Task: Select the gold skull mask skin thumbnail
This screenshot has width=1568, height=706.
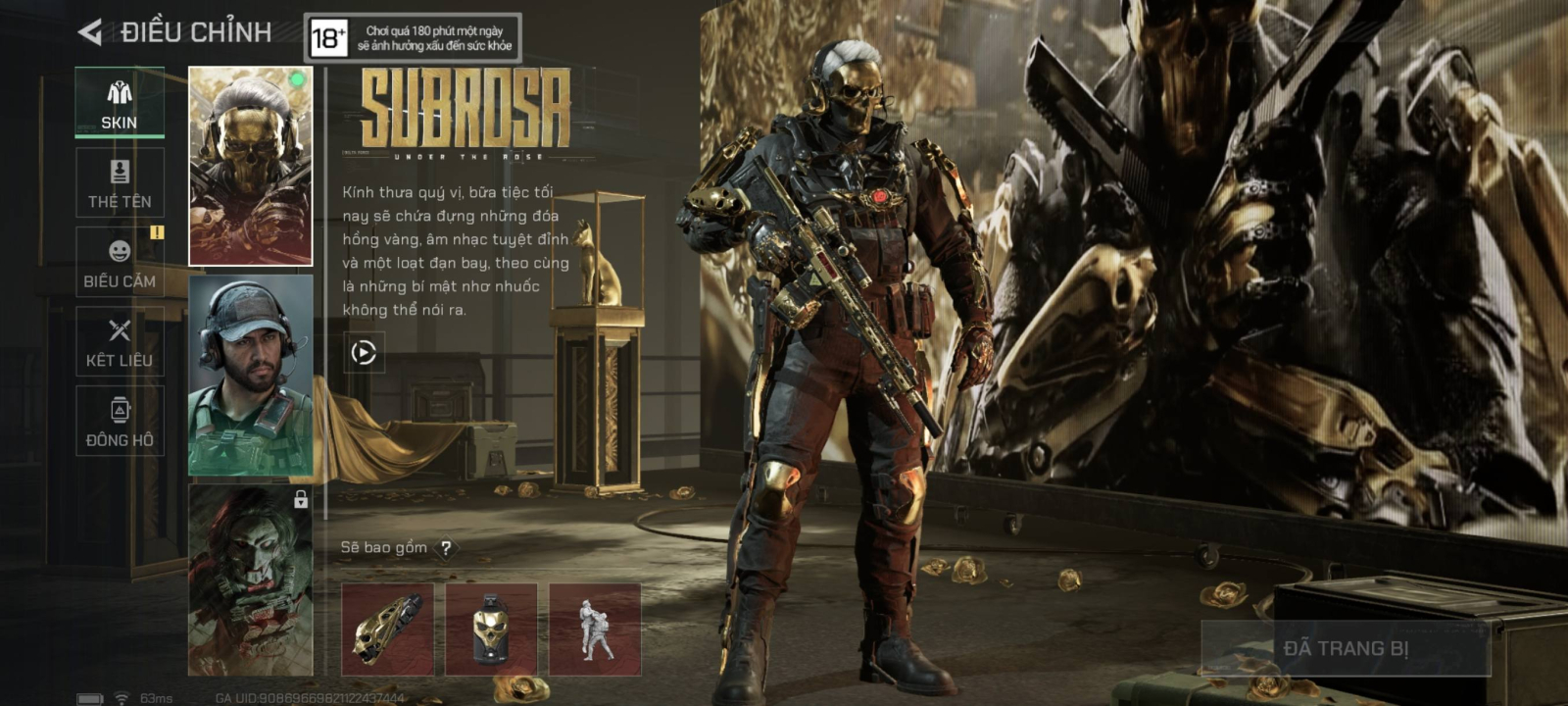Action: [251, 166]
